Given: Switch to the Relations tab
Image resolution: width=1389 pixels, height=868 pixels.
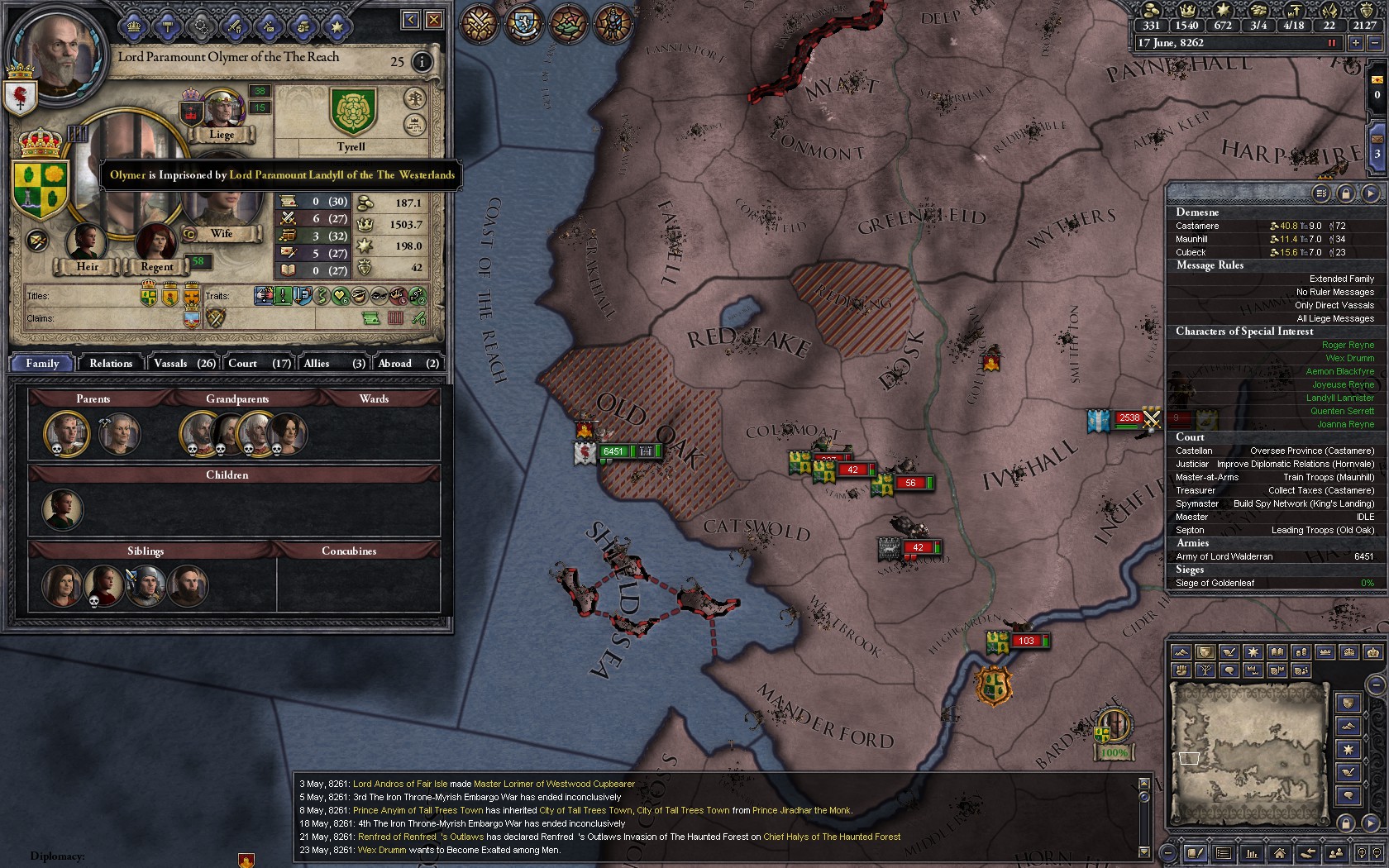Looking at the screenshot, I should coord(111,364).
